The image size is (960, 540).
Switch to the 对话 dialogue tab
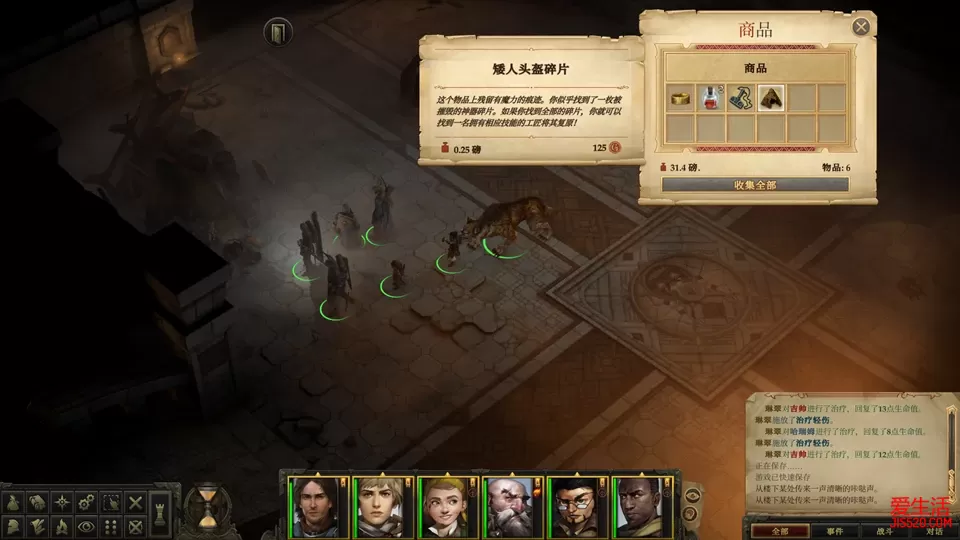tap(933, 530)
